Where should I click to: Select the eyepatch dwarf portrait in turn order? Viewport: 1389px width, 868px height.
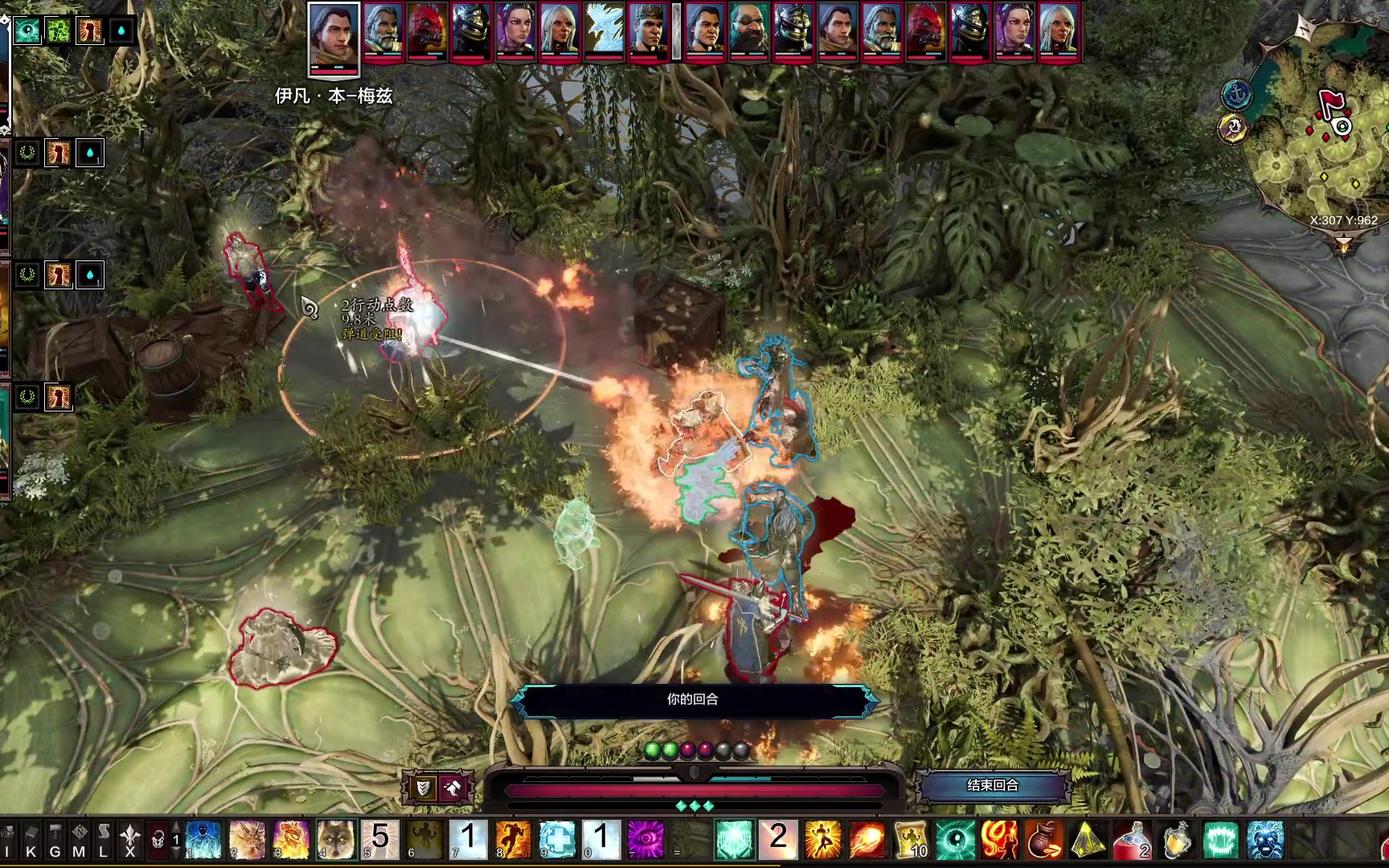tap(749, 31)
